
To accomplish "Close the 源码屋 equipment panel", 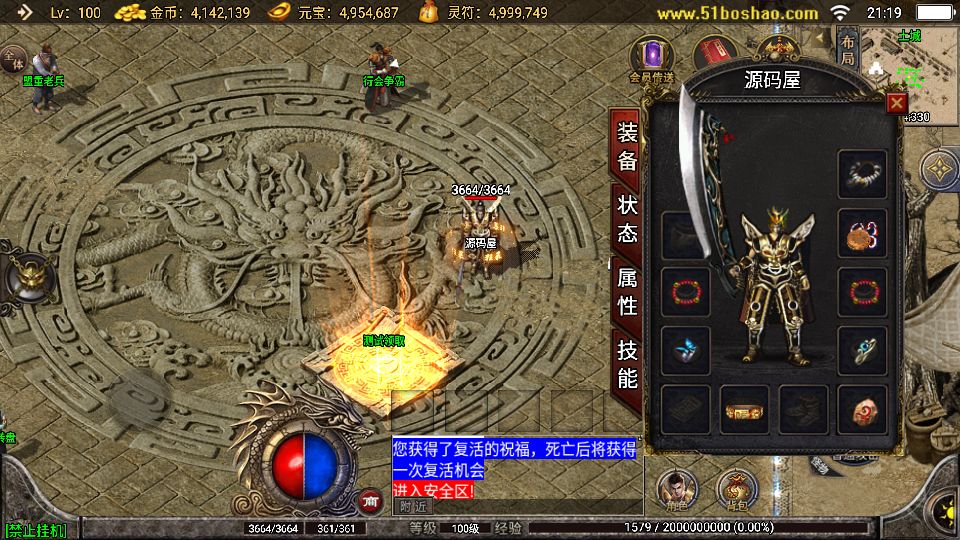I will 897,102.
